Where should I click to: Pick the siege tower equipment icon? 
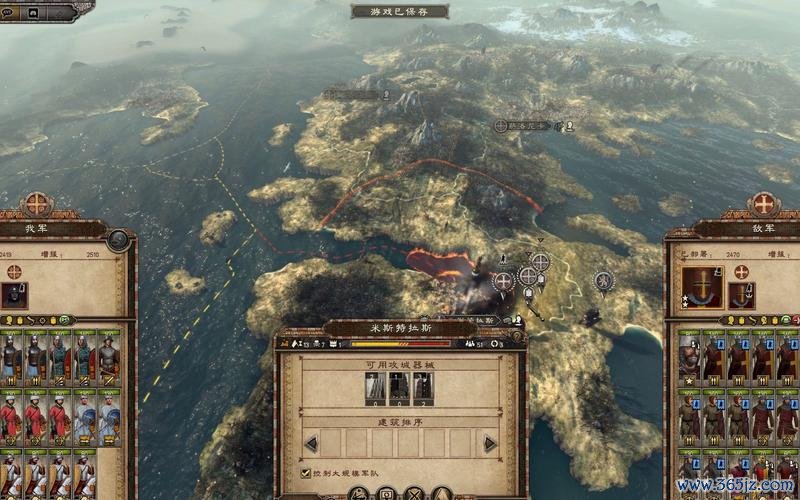pyautogui.click(x=424, y=387)
